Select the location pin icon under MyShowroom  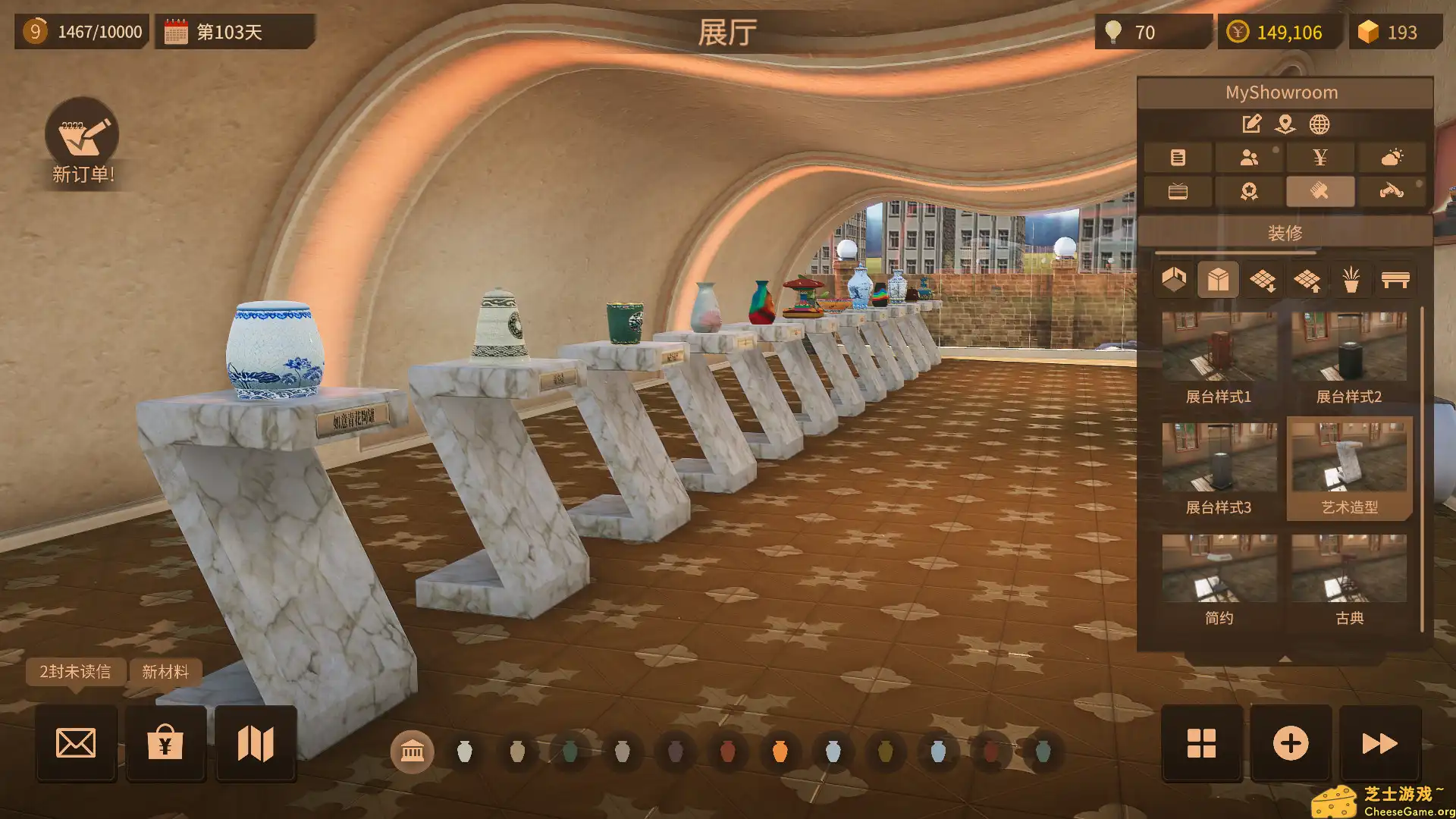(x=1285, y=125)
